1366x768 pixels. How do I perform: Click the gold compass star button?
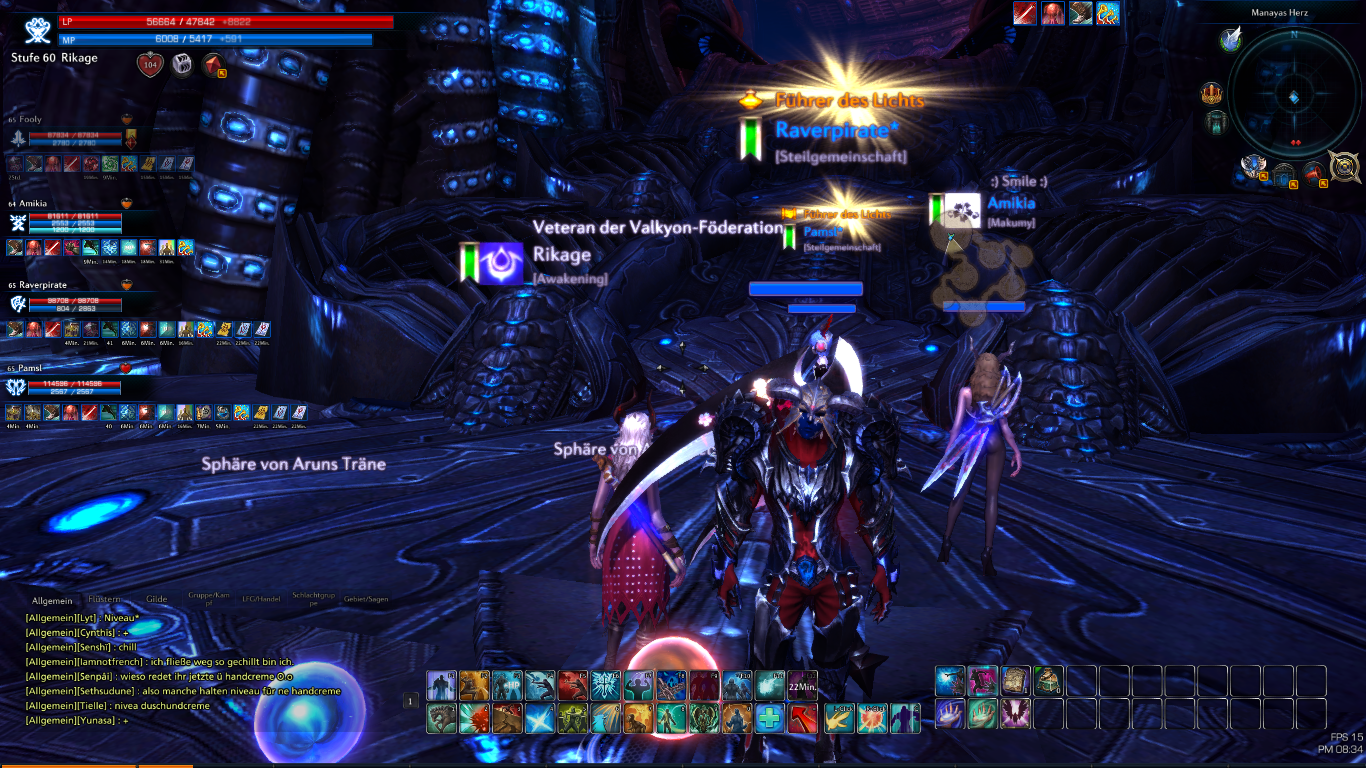pos(1344,166)
